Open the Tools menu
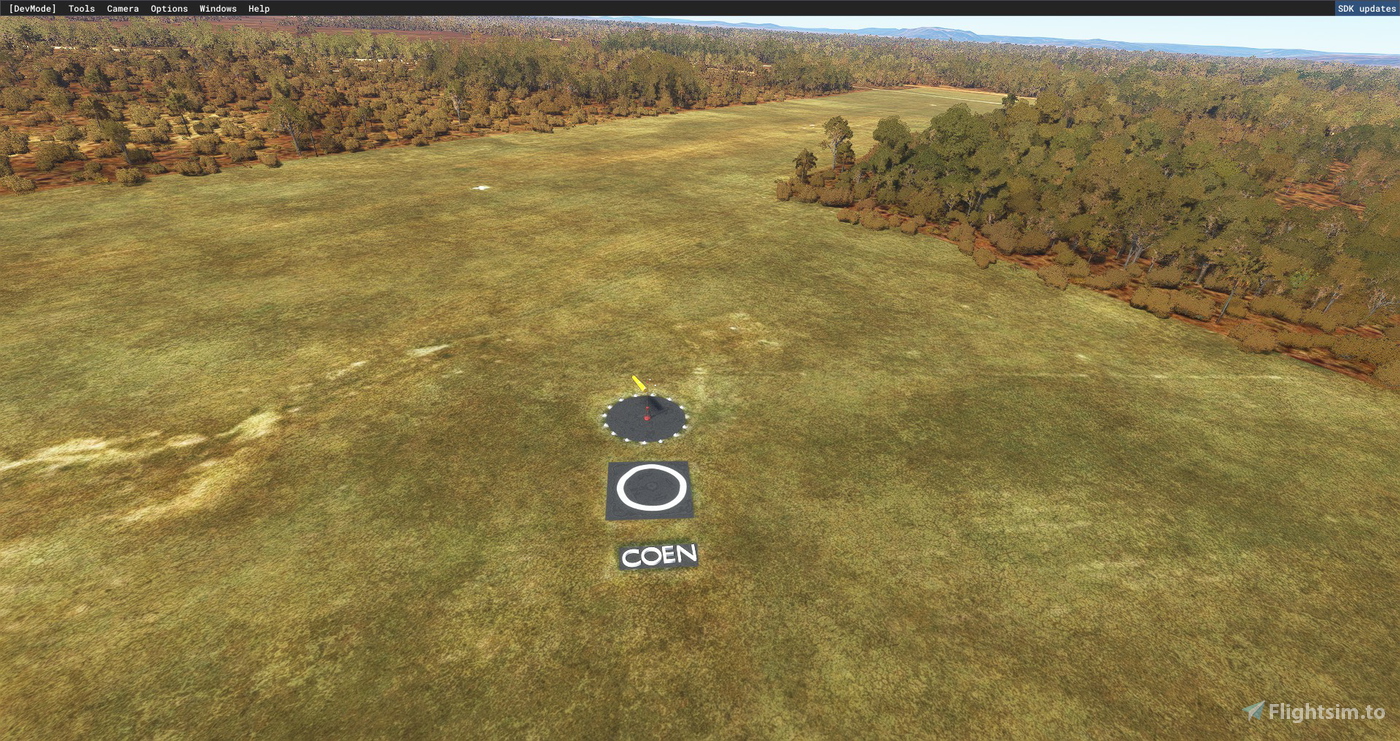The image size is (1400, 741). pos(80,8)
